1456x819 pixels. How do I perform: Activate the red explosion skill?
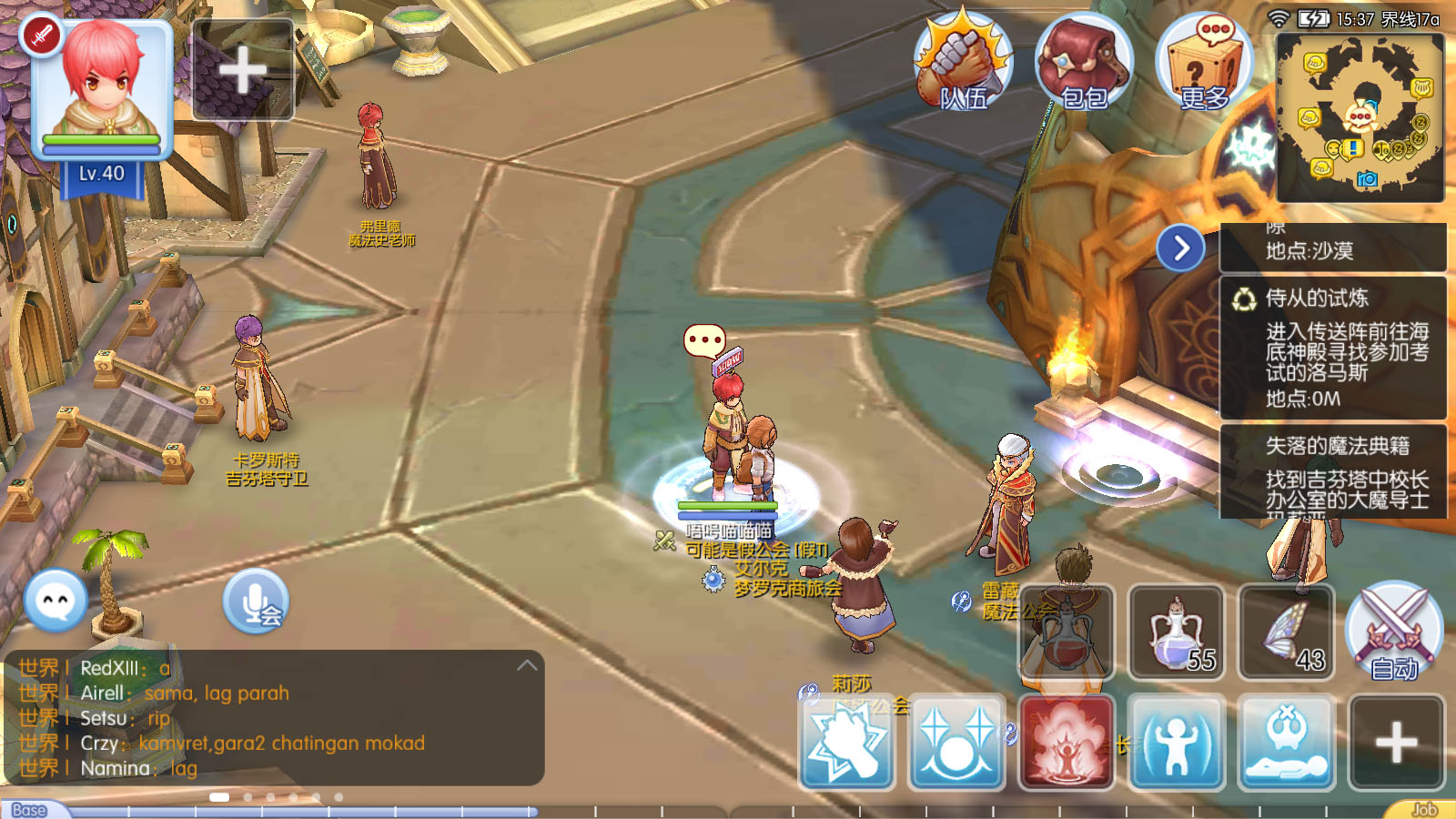pyautogui.click(x=1067, y=743)
